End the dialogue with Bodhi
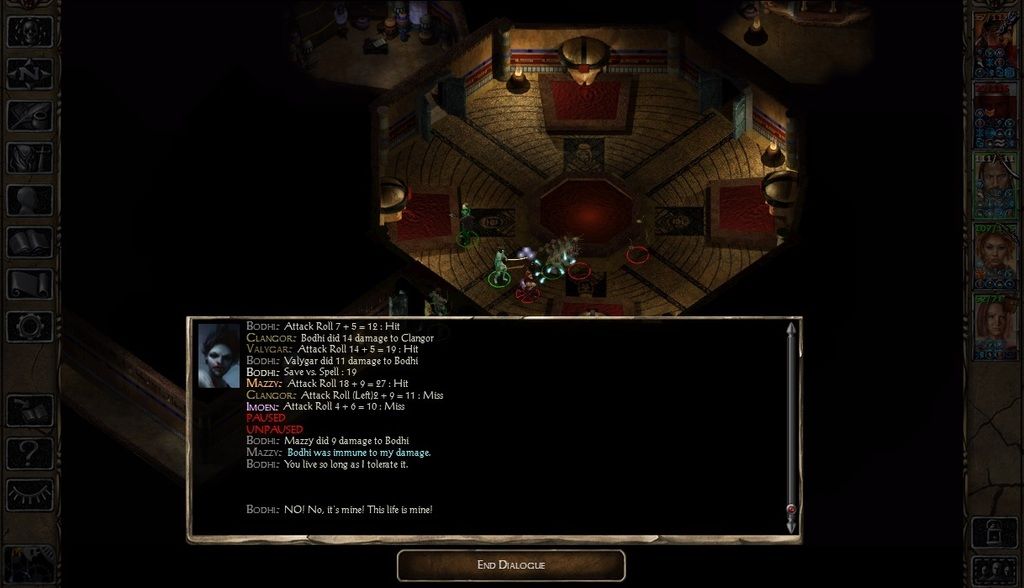The width and height of the screenshot is (1024, 588). pos(511,565)
